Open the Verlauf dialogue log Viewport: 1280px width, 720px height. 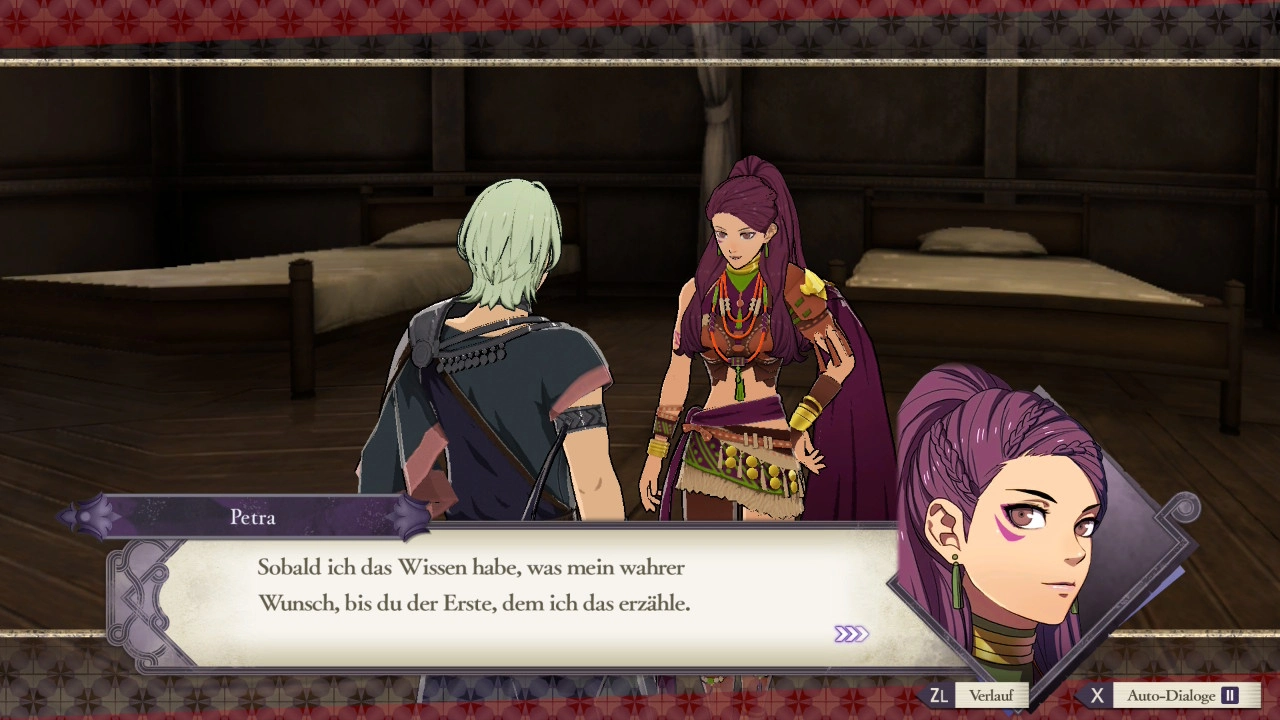(990, 696)
